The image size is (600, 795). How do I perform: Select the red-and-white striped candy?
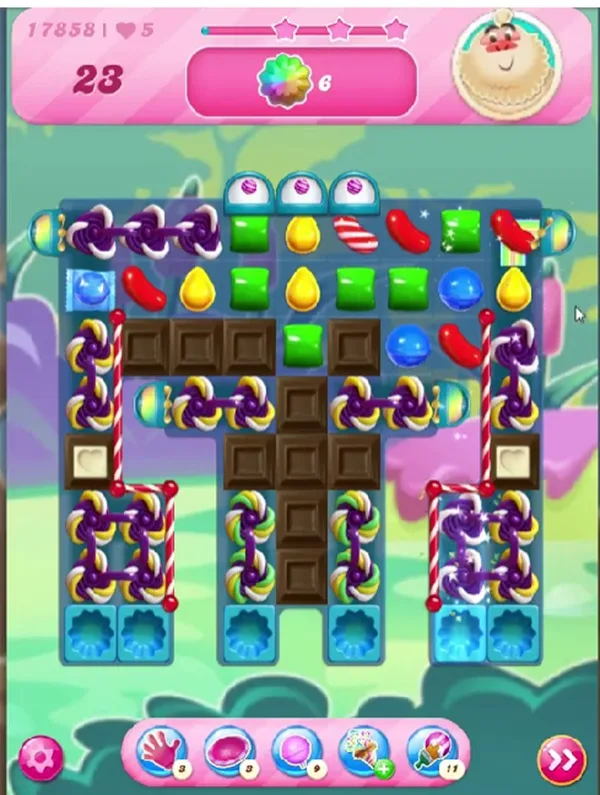pyautogui.click(x=355, y=234)
